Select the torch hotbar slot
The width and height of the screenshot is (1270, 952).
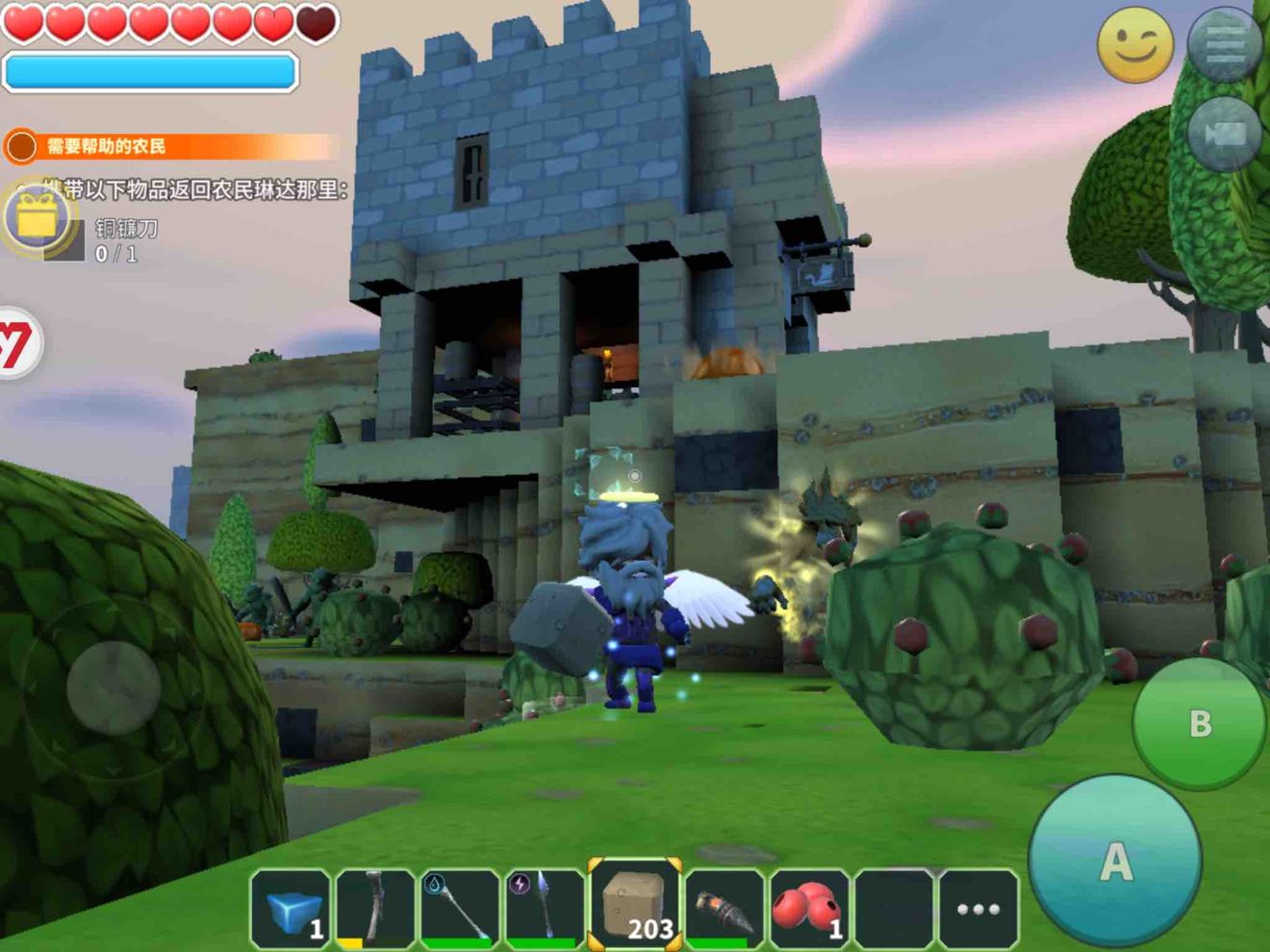pyautogui.click(x=724, y=909)
